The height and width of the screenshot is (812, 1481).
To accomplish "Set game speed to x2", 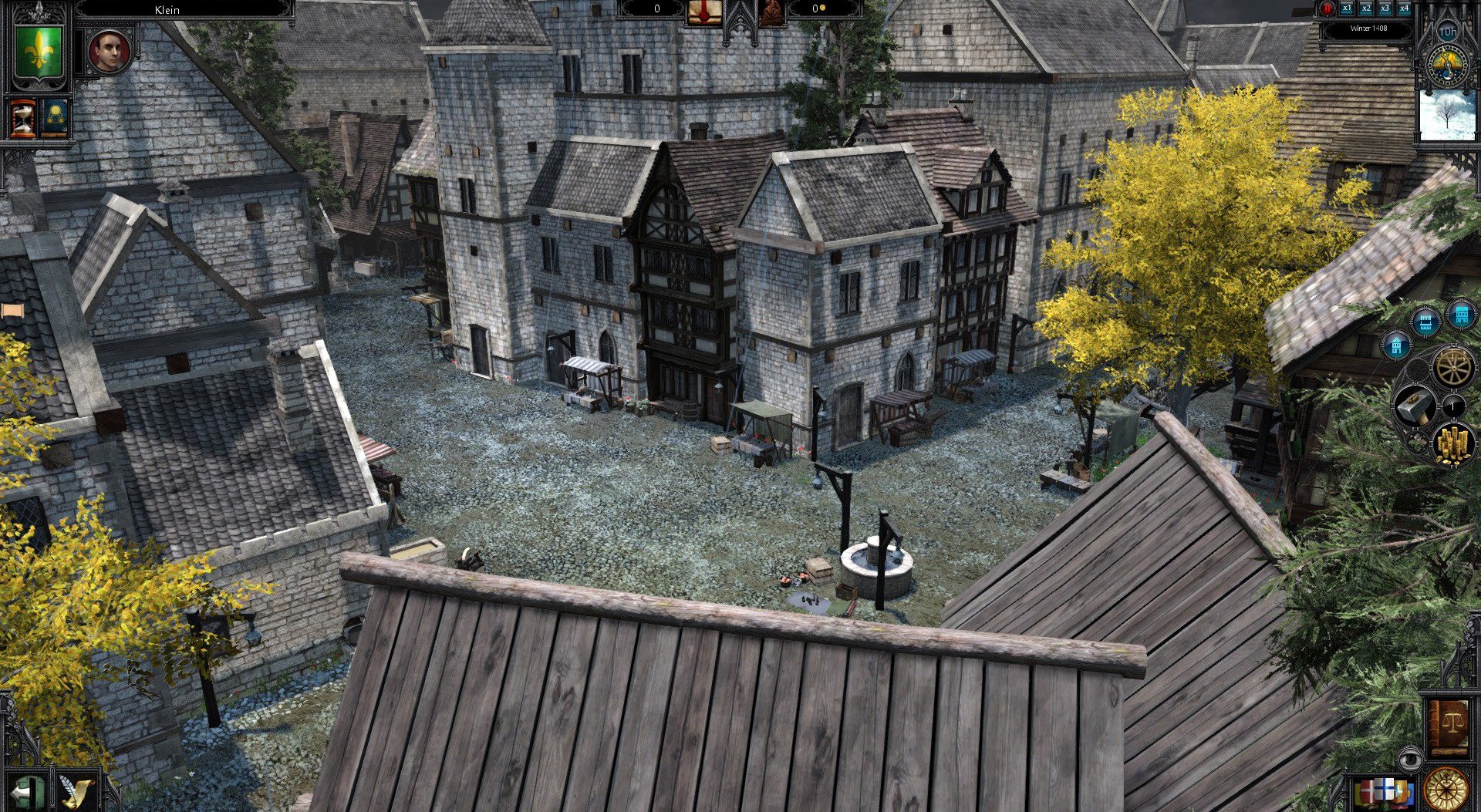I will (1366, 8).
